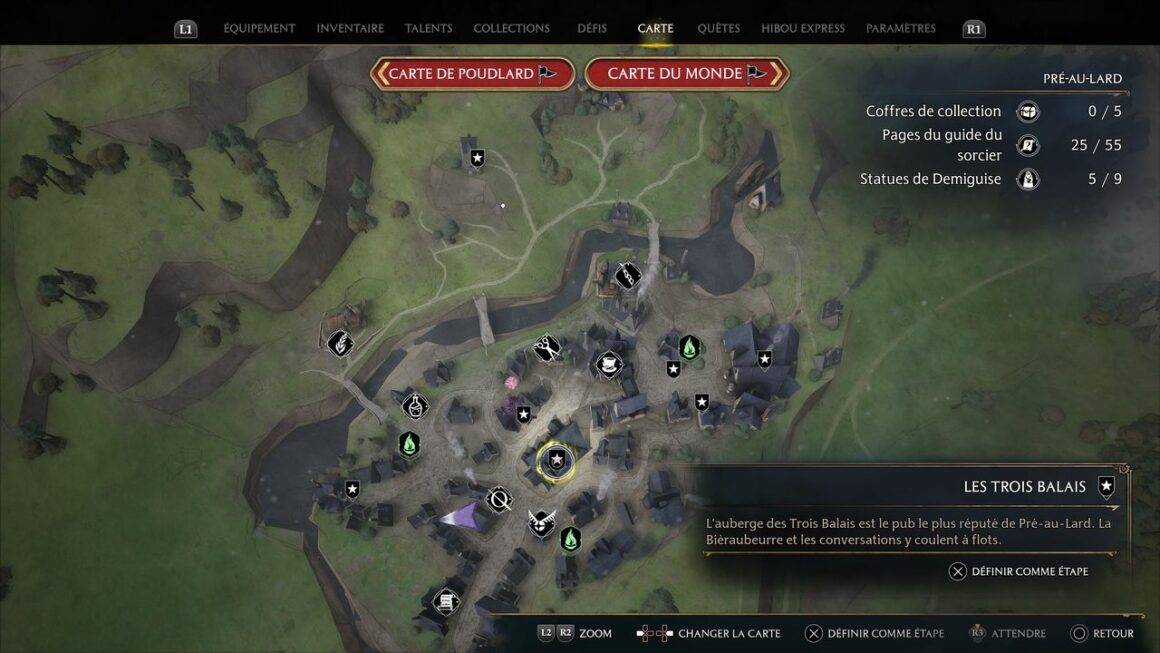Open the Collections tab

(x=511, y=28)
